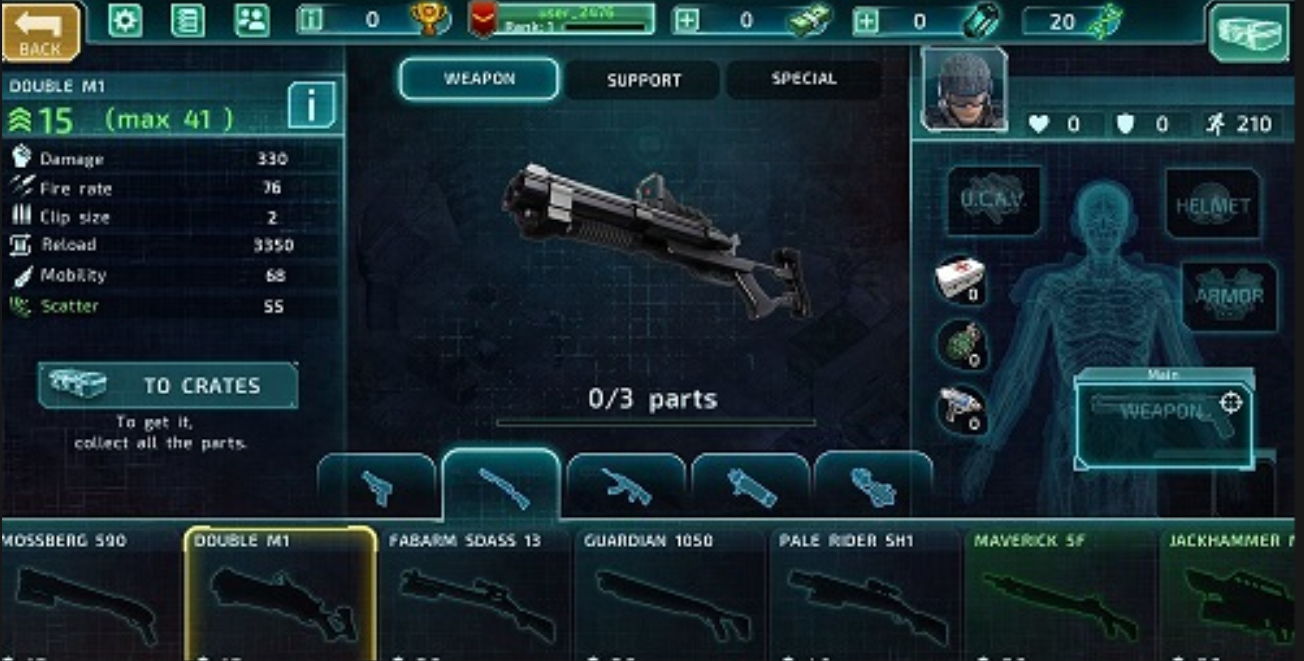The height and width of the screenshot is (661, 1304).
Task: Add cash with the plus button
Action: (687, 21)
